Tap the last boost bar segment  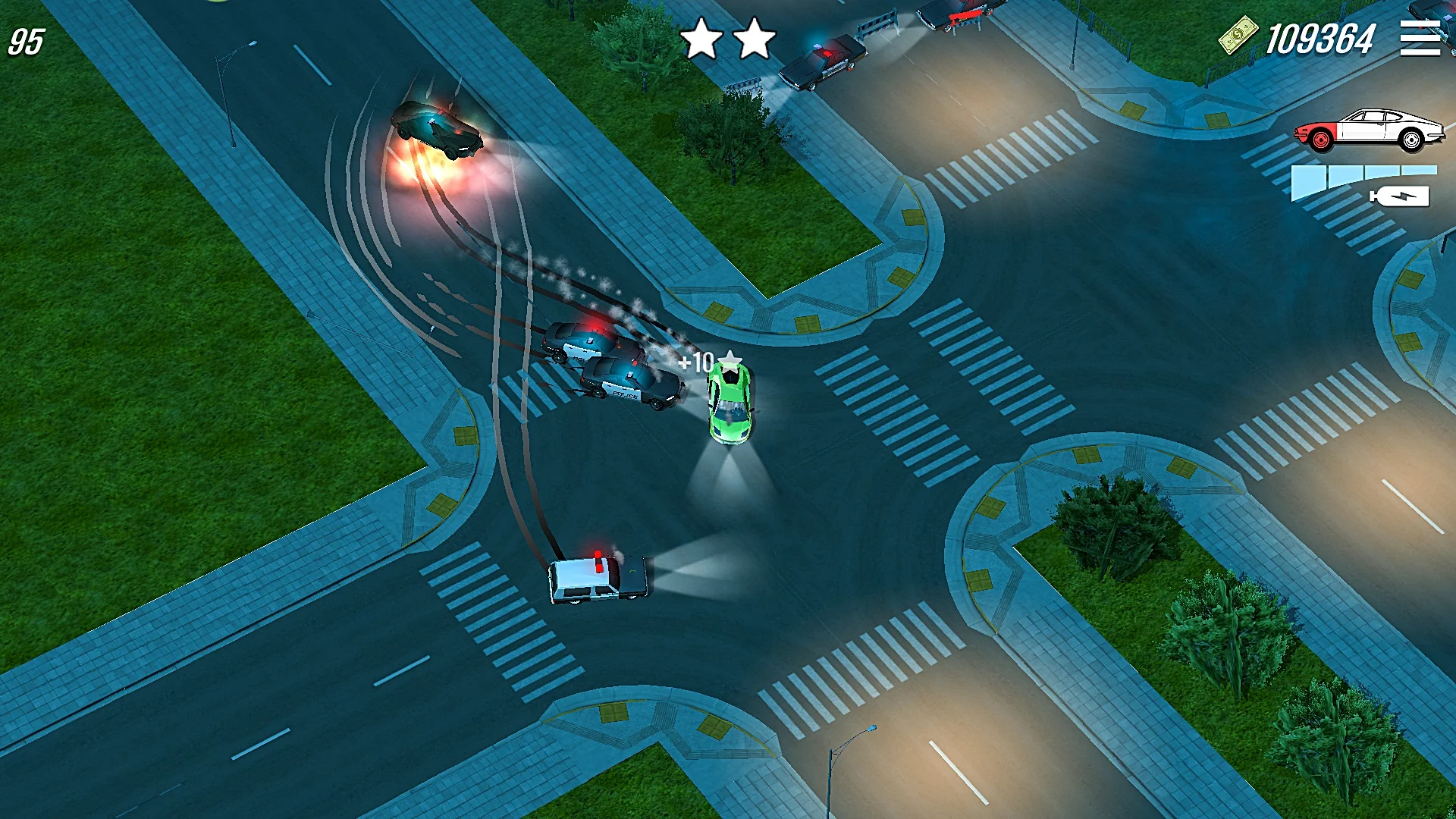coord(1418,171)
